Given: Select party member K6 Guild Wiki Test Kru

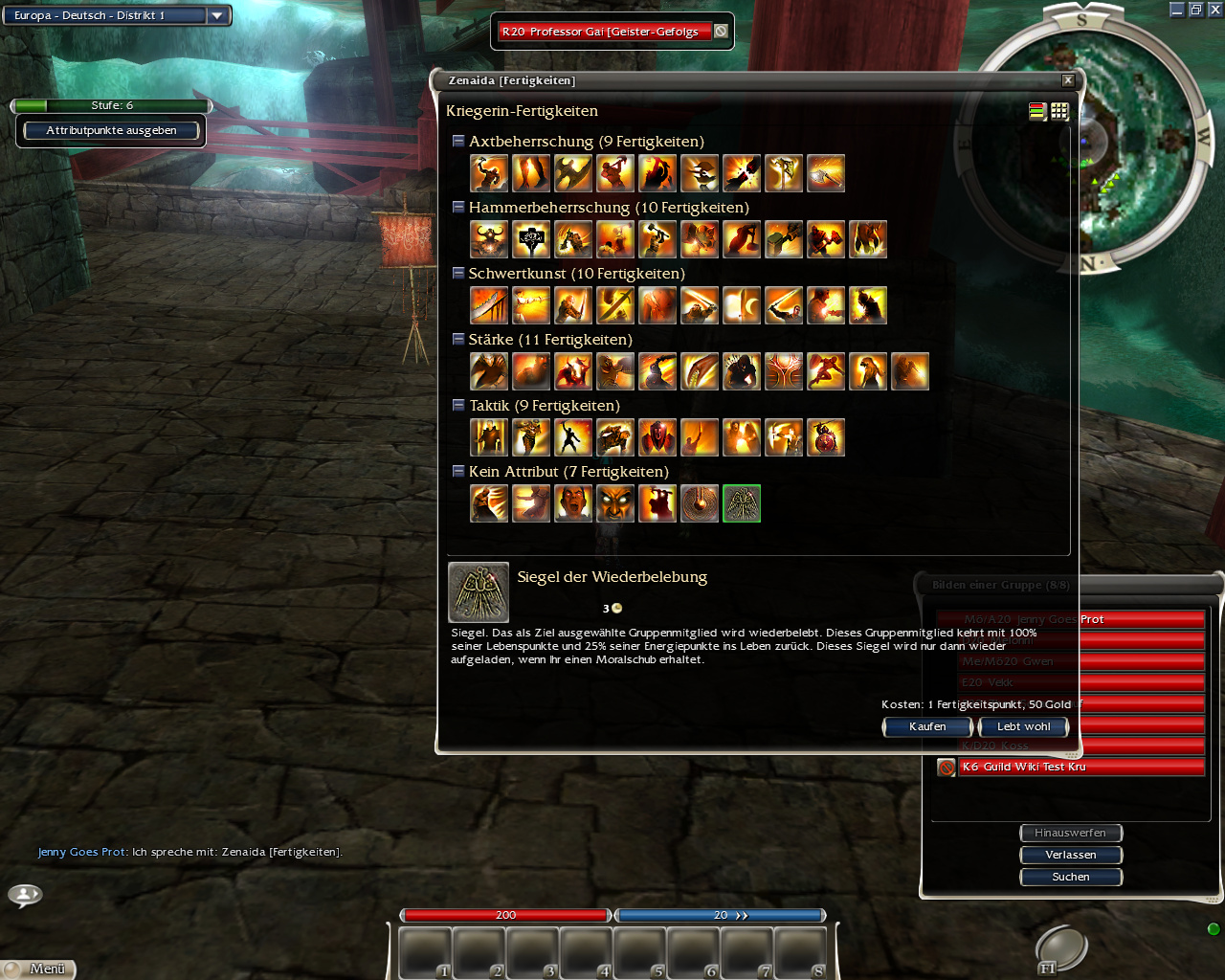Looking at the screenshot, I should pos(1080,767).
